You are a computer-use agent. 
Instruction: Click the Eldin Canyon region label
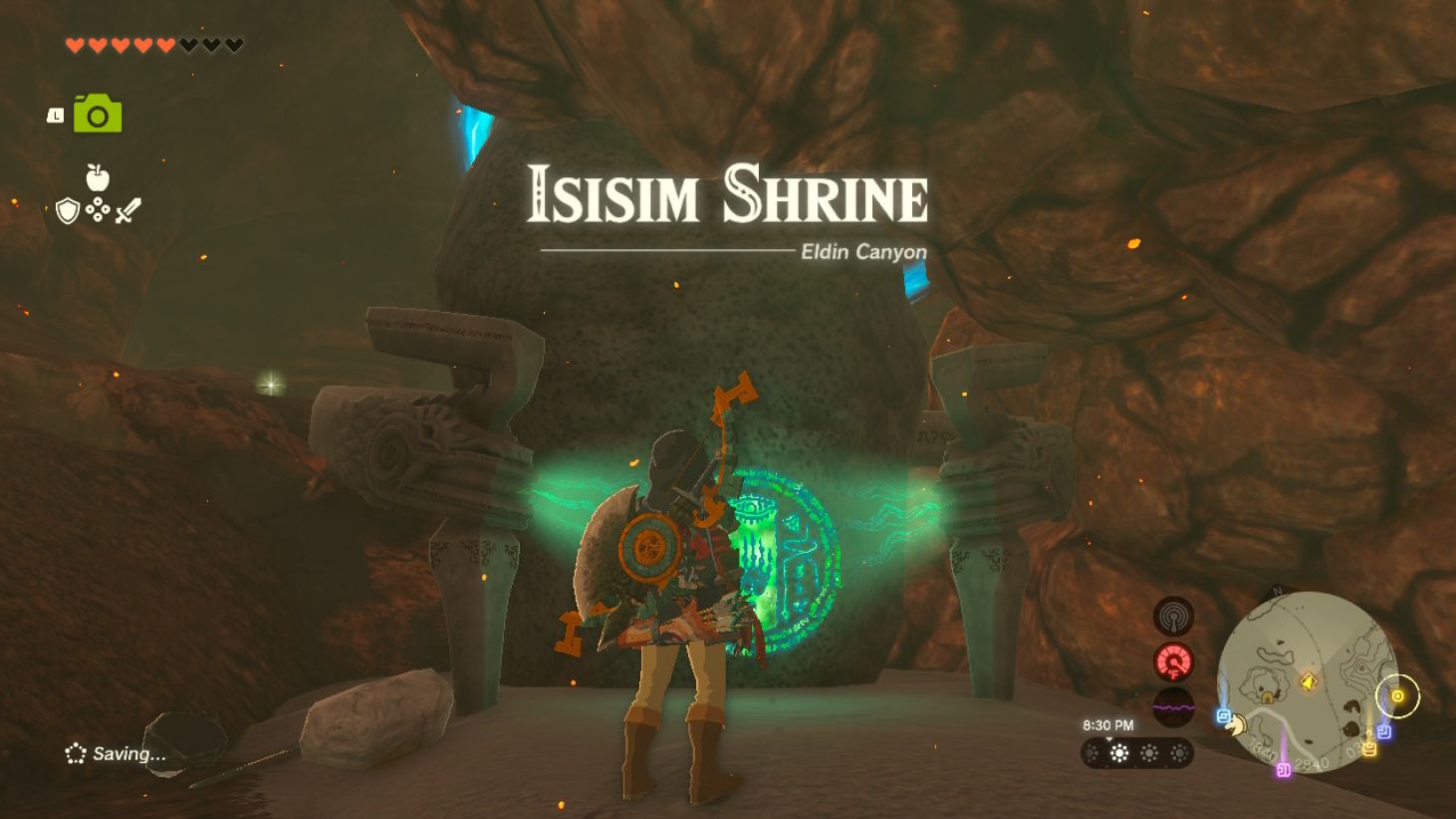[x=861, y=251]
